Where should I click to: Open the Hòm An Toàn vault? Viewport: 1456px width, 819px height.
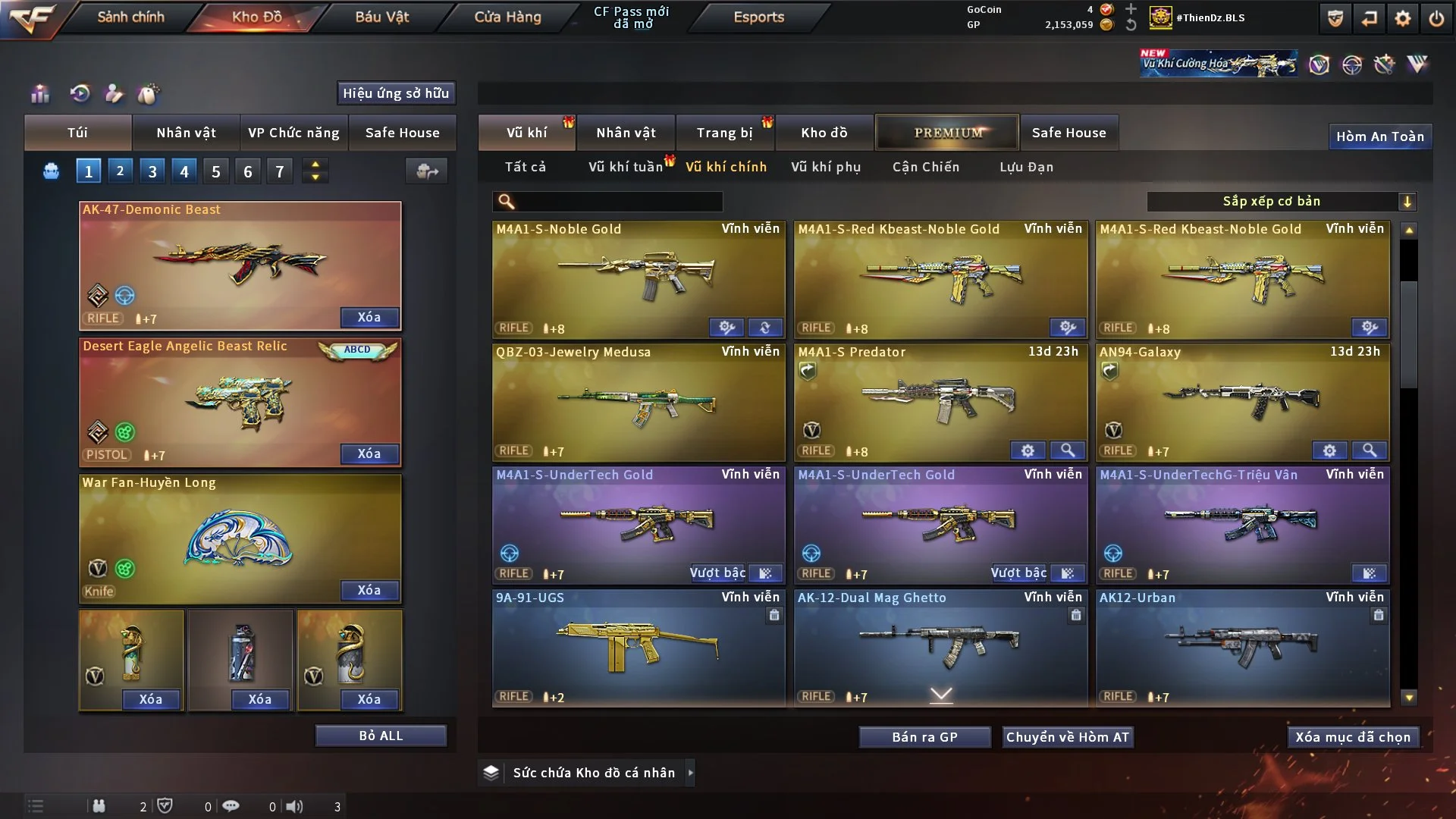click(x=1379, y=136)
